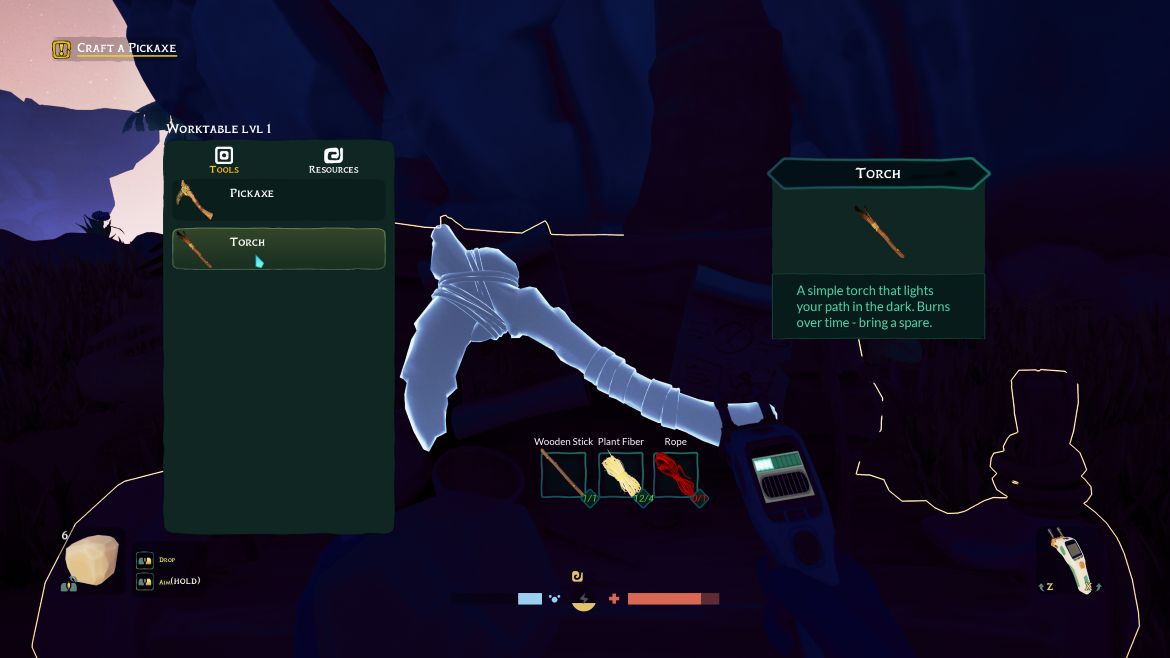The width and height of the screenshot is (1170, 658).
Task: Click the equipped scanner tool icon
Action: click(x=1070, y=560)
